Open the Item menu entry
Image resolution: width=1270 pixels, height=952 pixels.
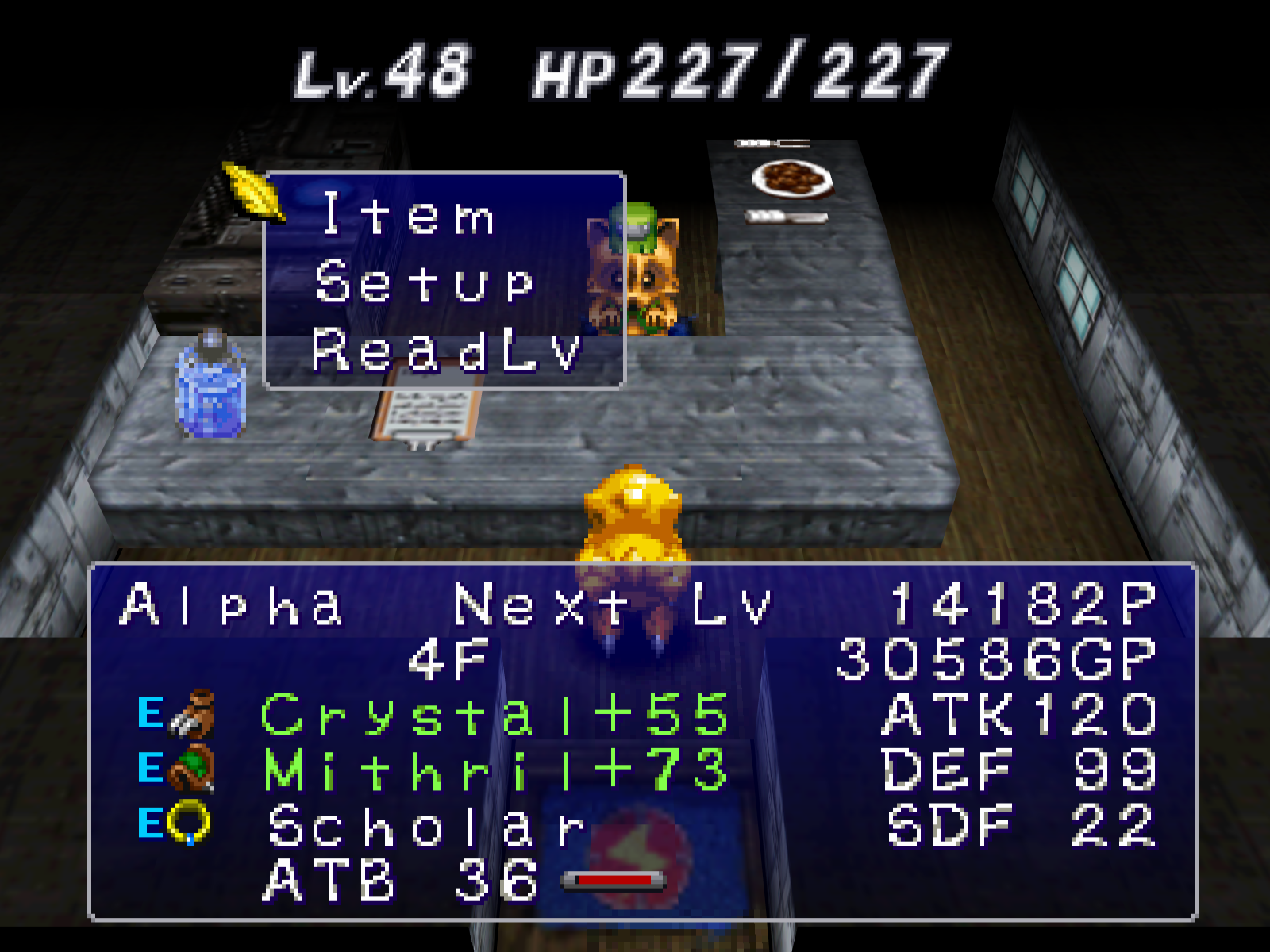tap(409, 214)
